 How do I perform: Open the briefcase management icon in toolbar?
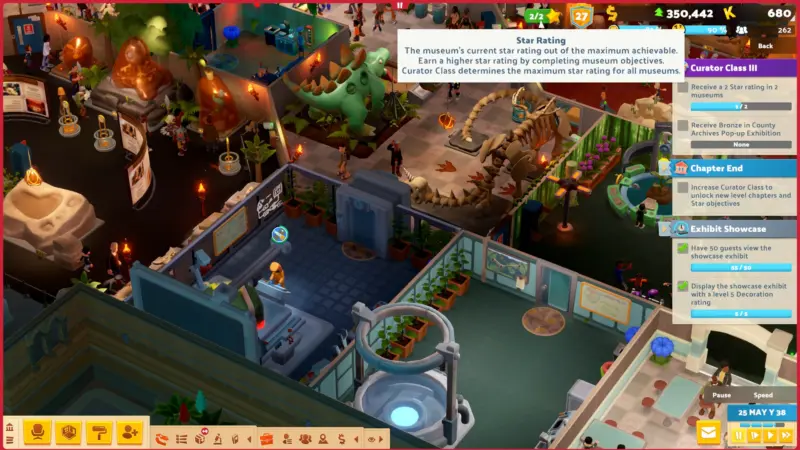266,438
